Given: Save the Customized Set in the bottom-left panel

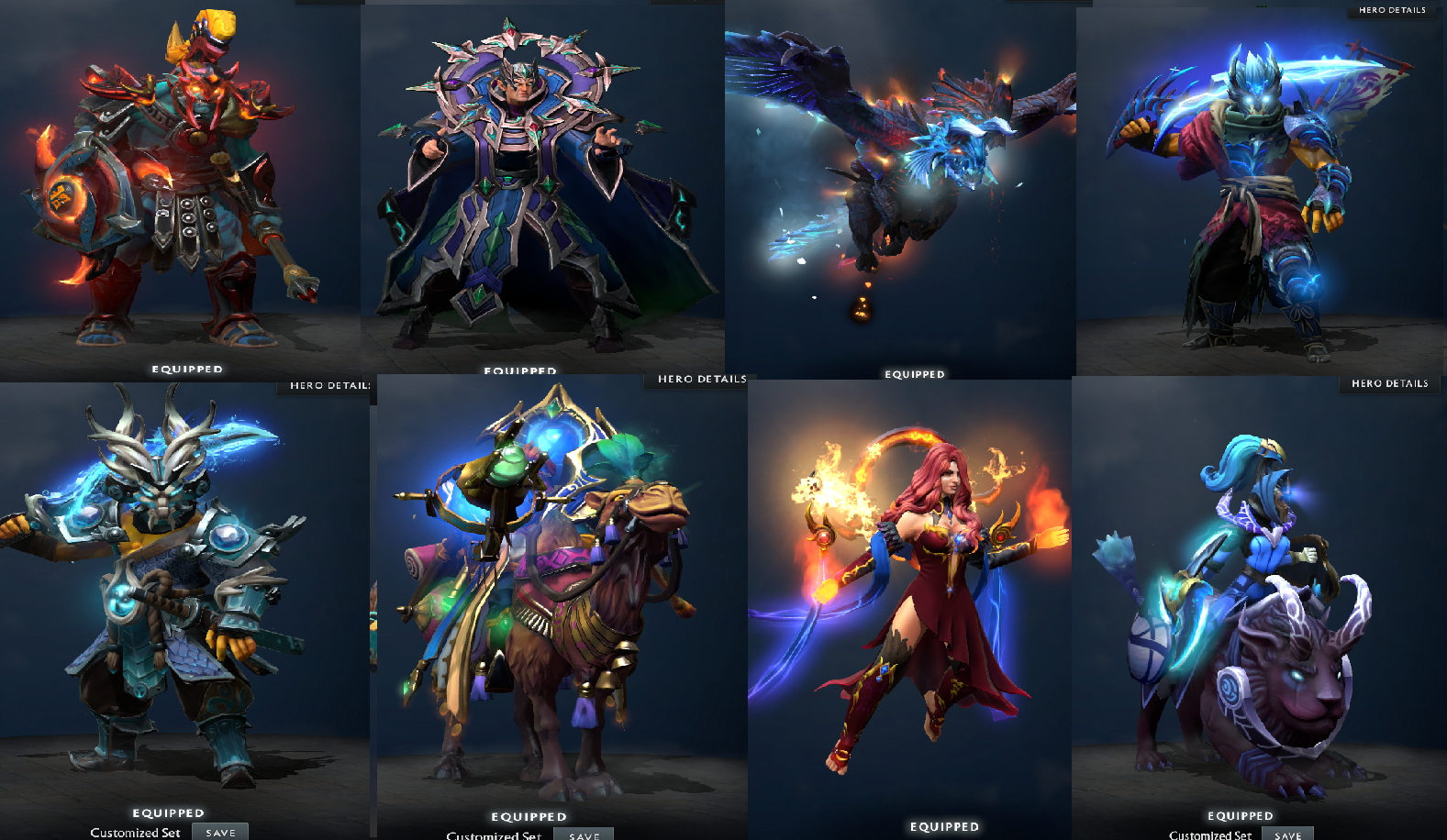Looking at the screenshot, I should pyautogui.click(x=219, y=831).
